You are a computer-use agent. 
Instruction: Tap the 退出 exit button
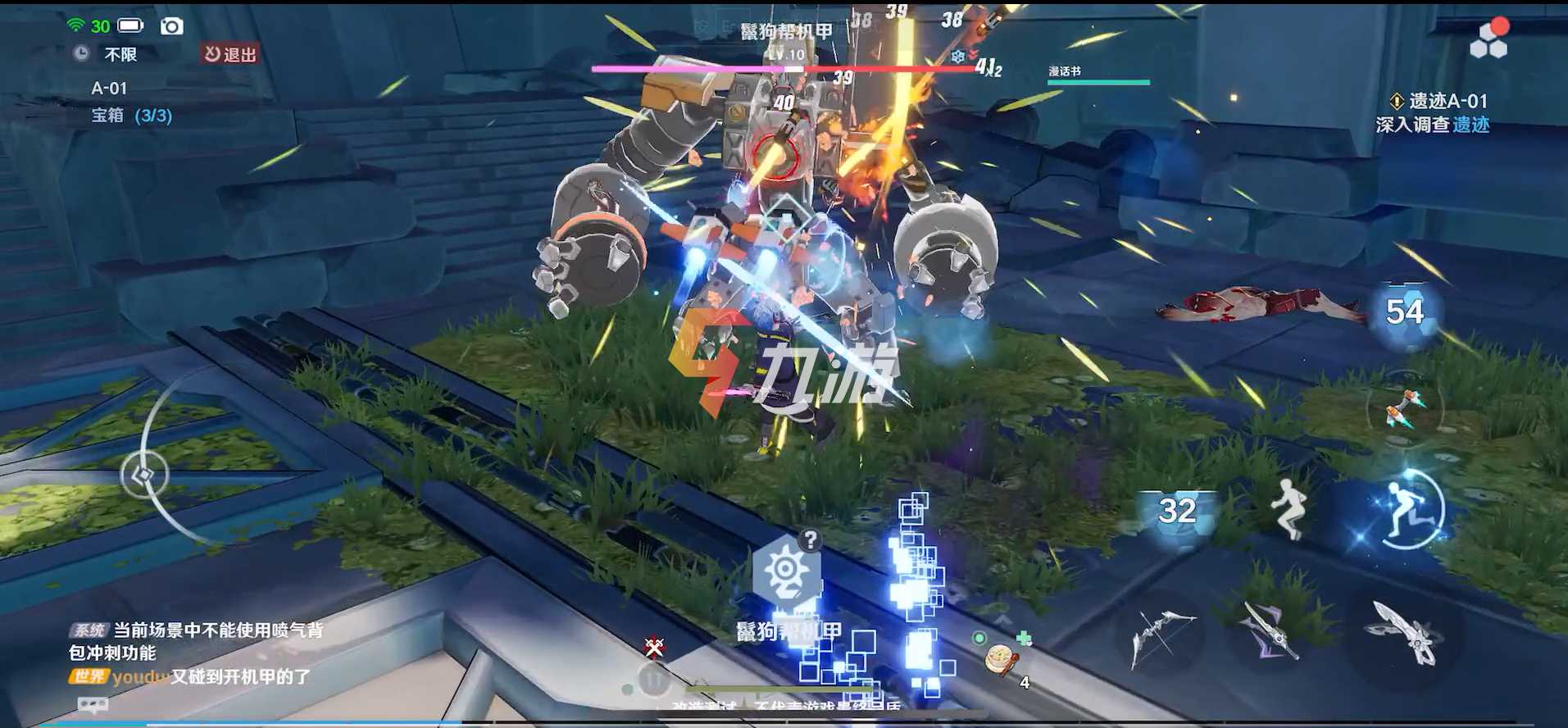[x=230, y=54]
